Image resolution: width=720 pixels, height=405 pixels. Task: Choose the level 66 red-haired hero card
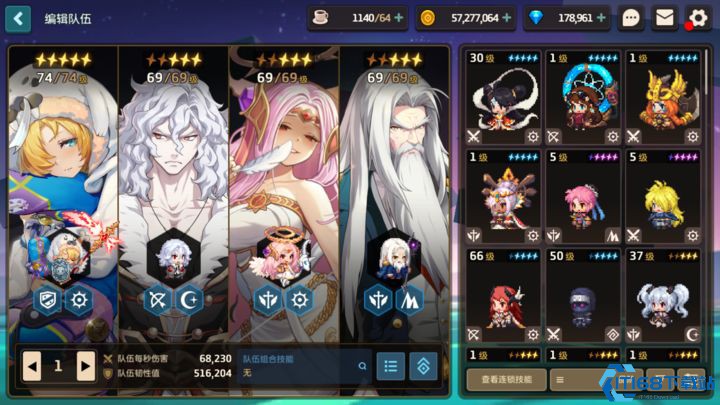(504, 297)
